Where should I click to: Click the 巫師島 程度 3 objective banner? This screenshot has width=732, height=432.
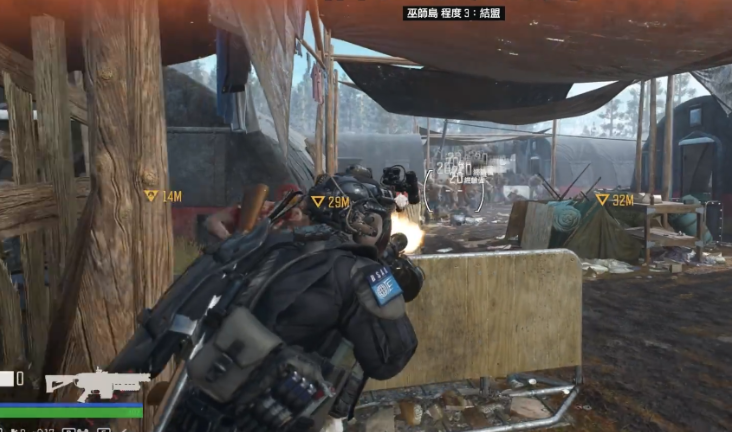pyautogui.click(x=453, y=13)
